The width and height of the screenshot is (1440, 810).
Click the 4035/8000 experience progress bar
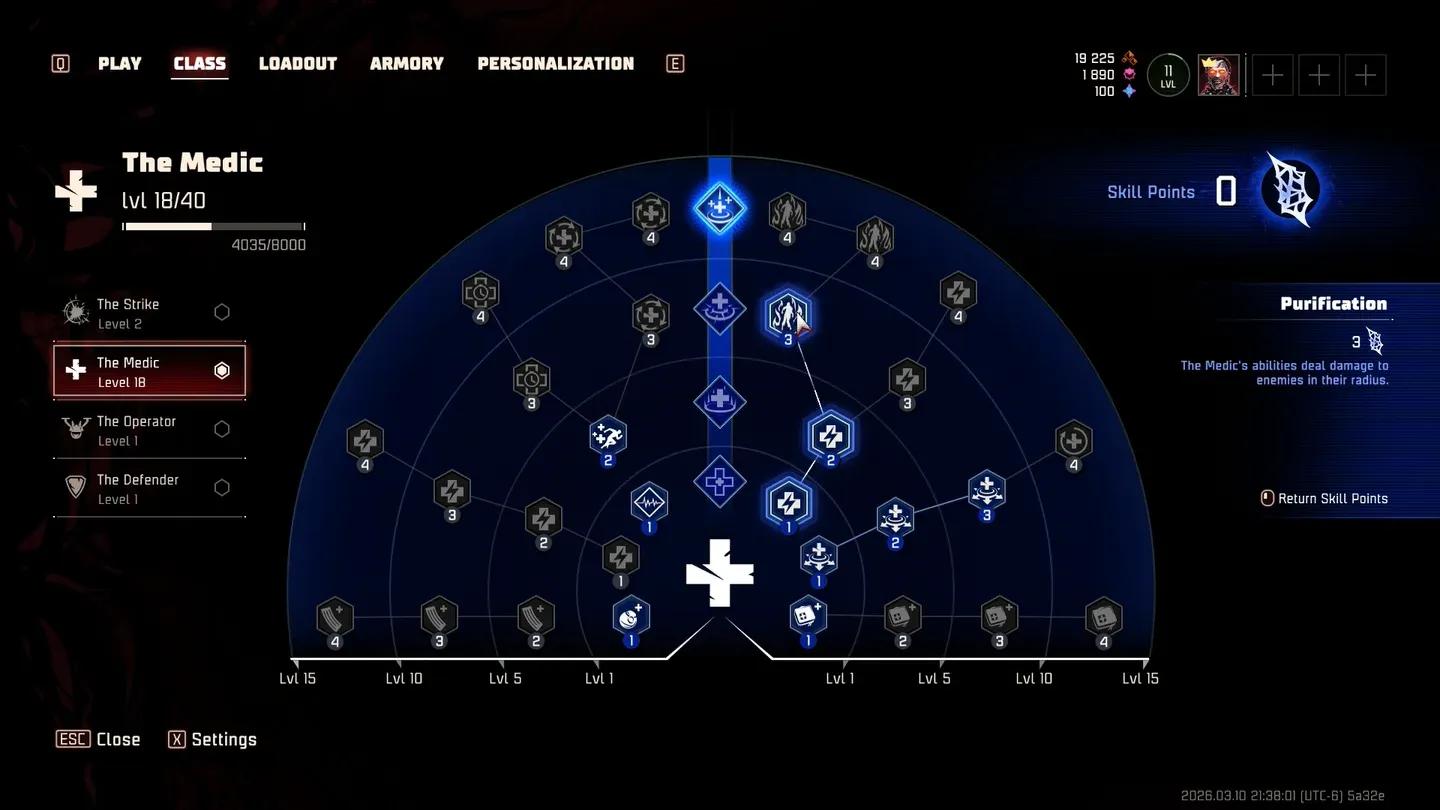(x=213, y=226)
